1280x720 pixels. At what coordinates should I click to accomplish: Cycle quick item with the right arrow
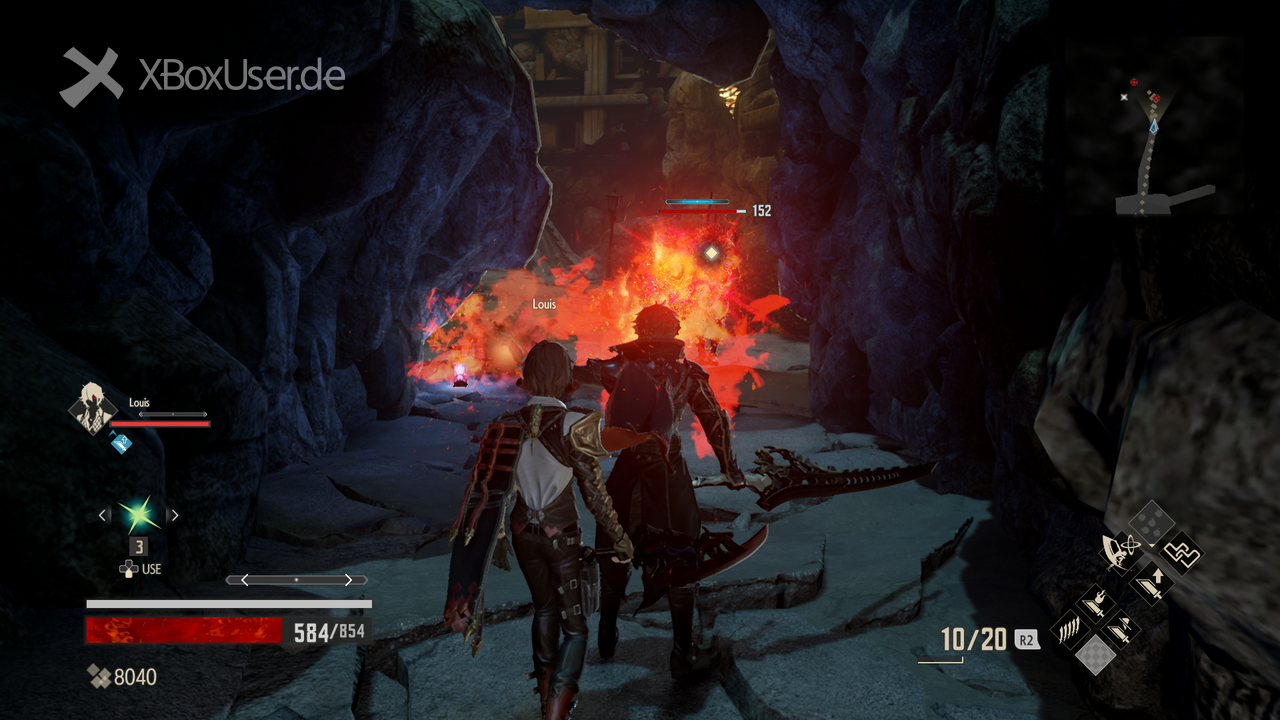pos(174,515)
